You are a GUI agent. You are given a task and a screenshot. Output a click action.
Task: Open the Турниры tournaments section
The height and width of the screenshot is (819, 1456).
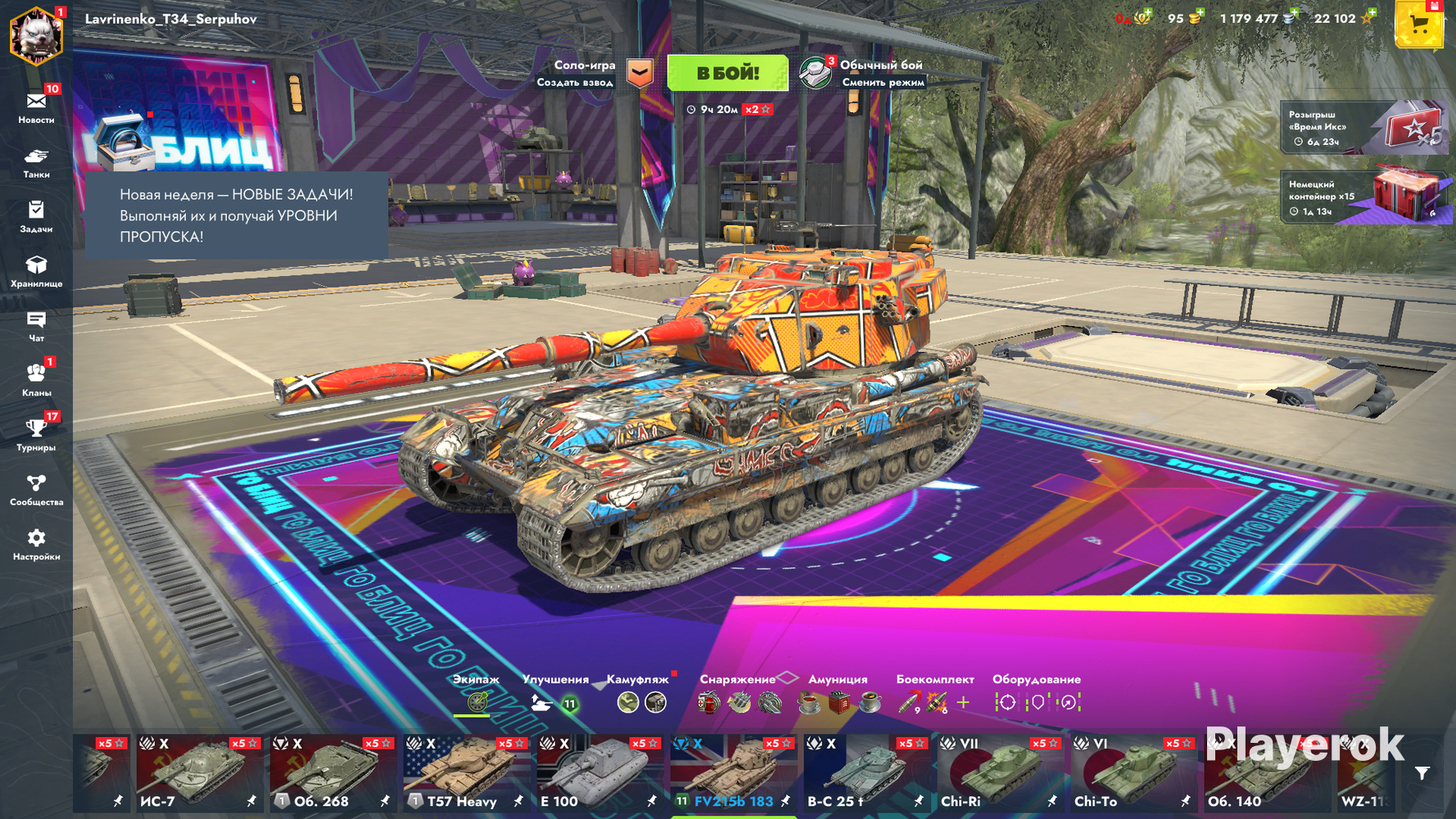pyautogui.click(x=36, y=435)
